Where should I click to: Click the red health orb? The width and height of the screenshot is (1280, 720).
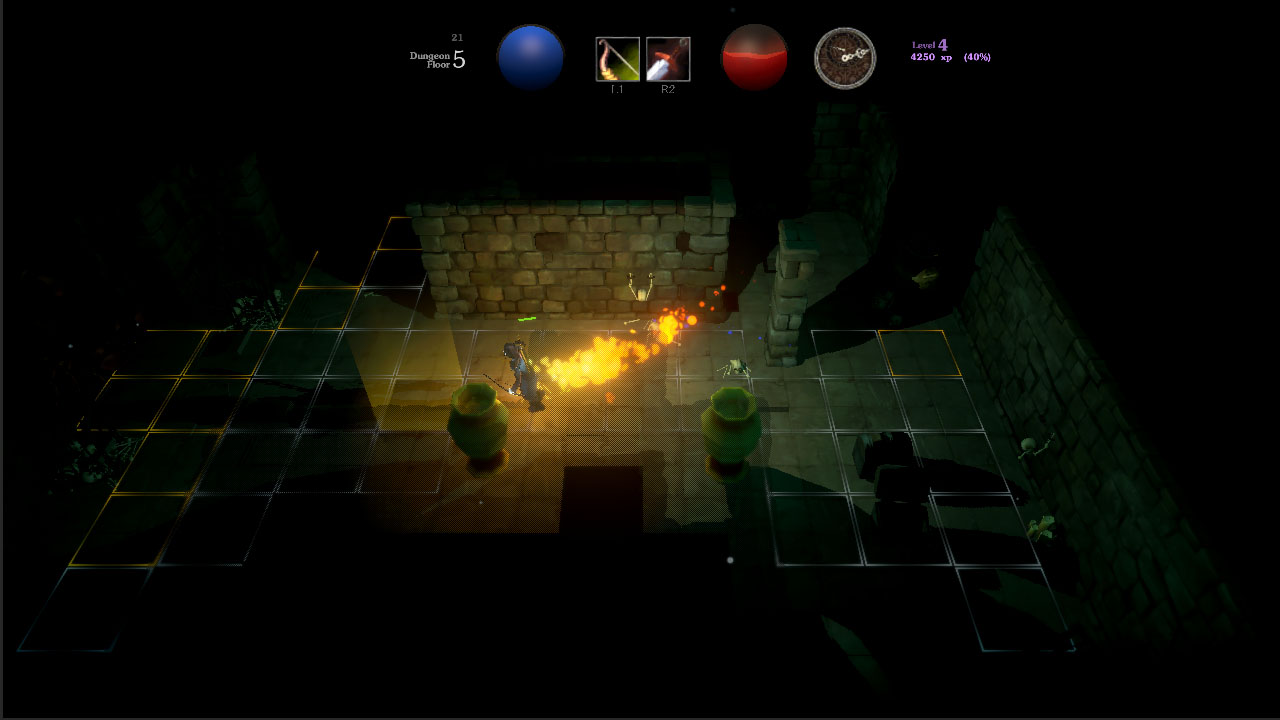pos(754,57)
